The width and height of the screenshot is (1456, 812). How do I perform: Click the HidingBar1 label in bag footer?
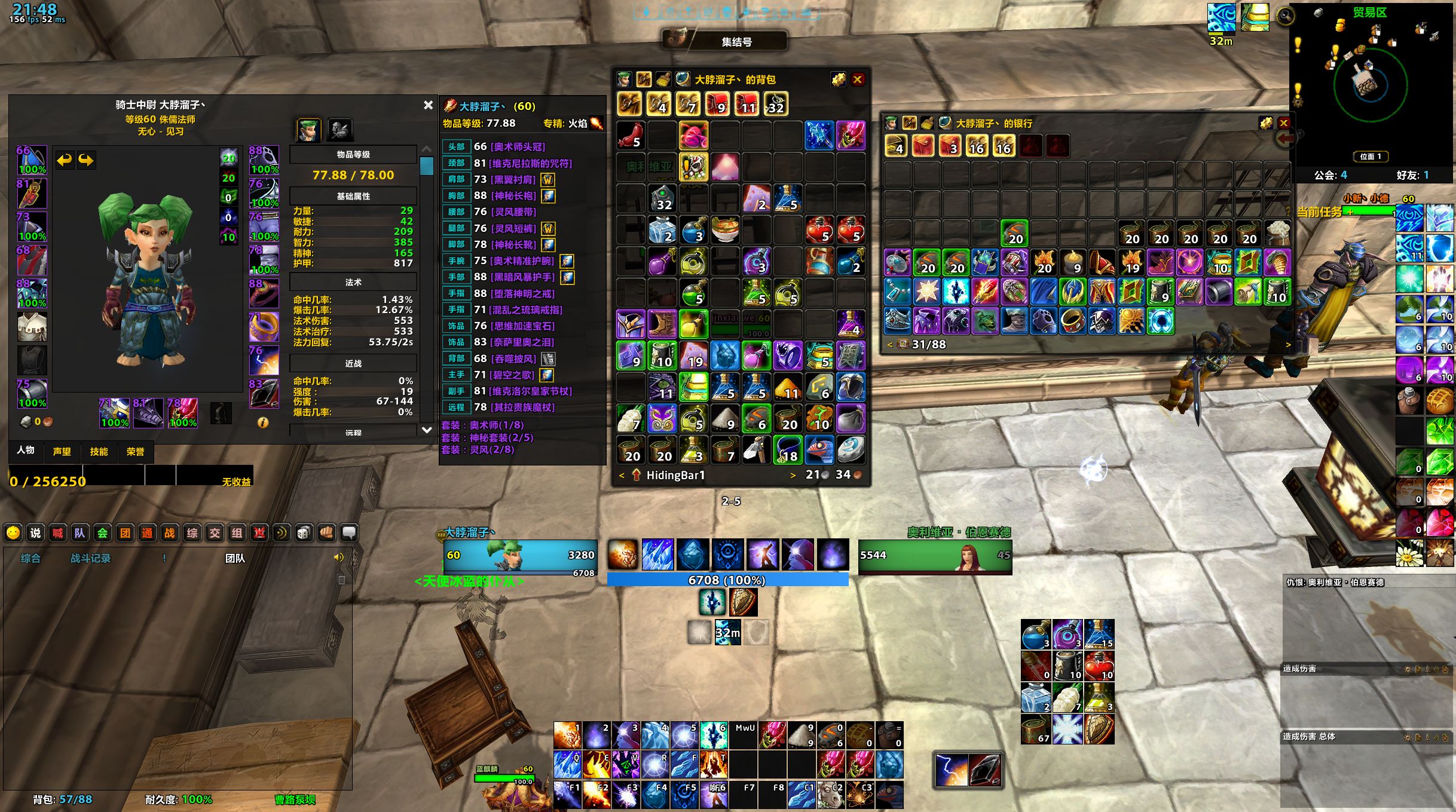(x=675, y=475)
